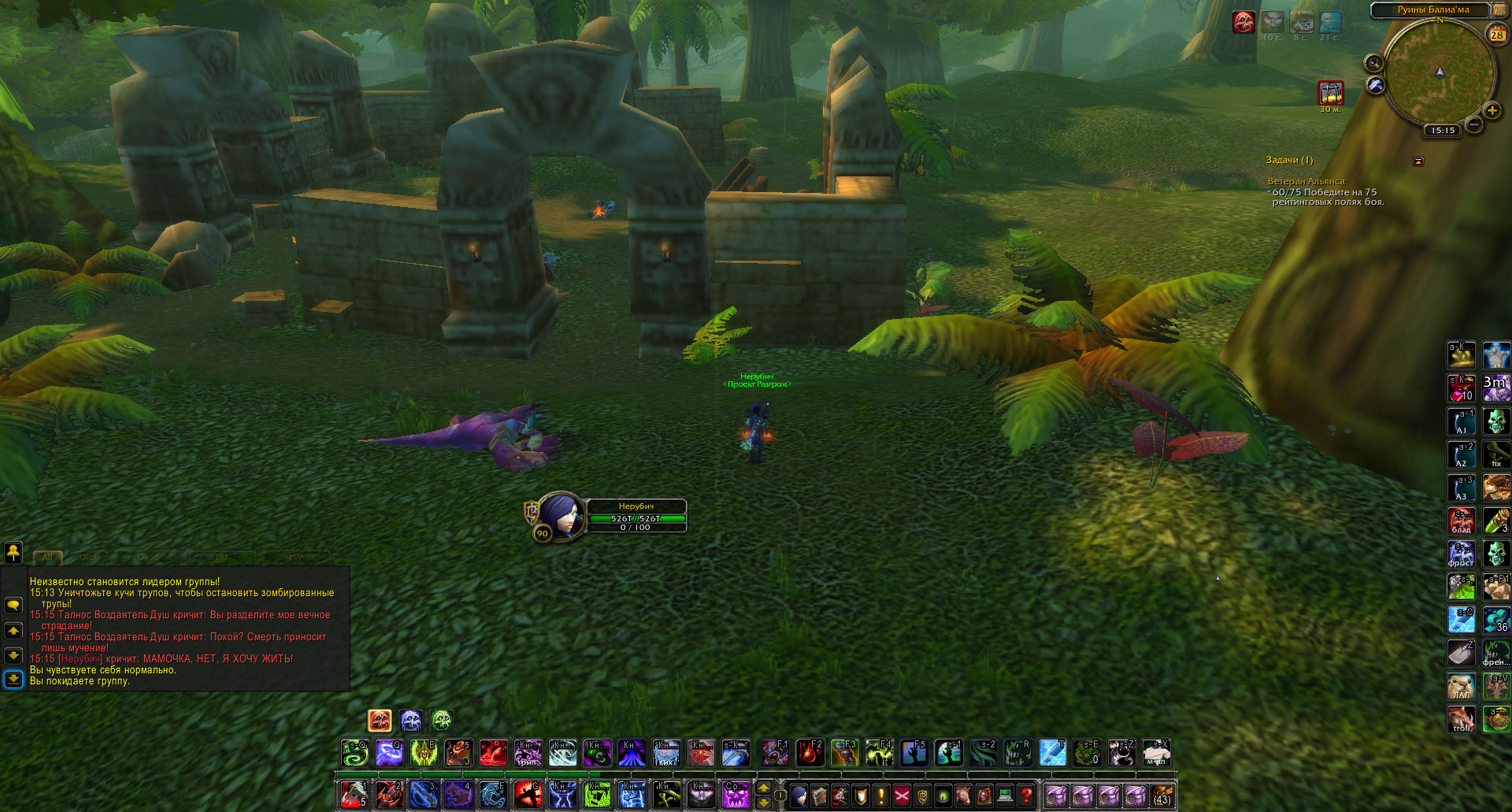Viewport: 1512px width, 812px height.
Task: Open the All chat tab
Action: click(47, 557)
